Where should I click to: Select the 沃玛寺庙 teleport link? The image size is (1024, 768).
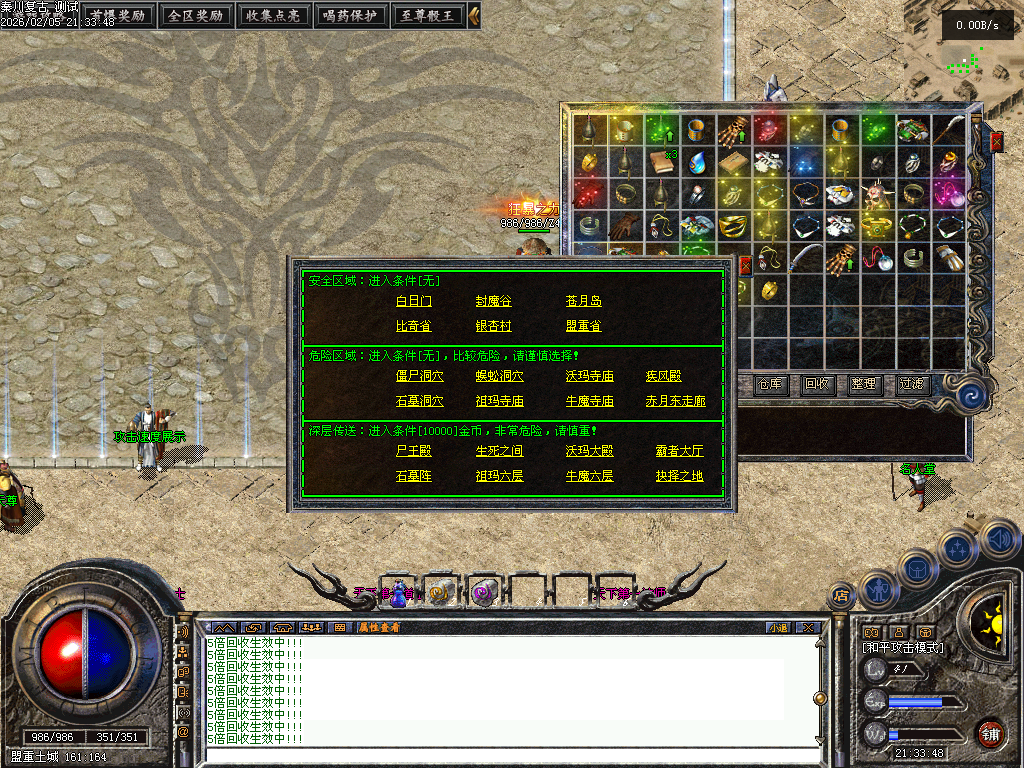click(589, 376)
